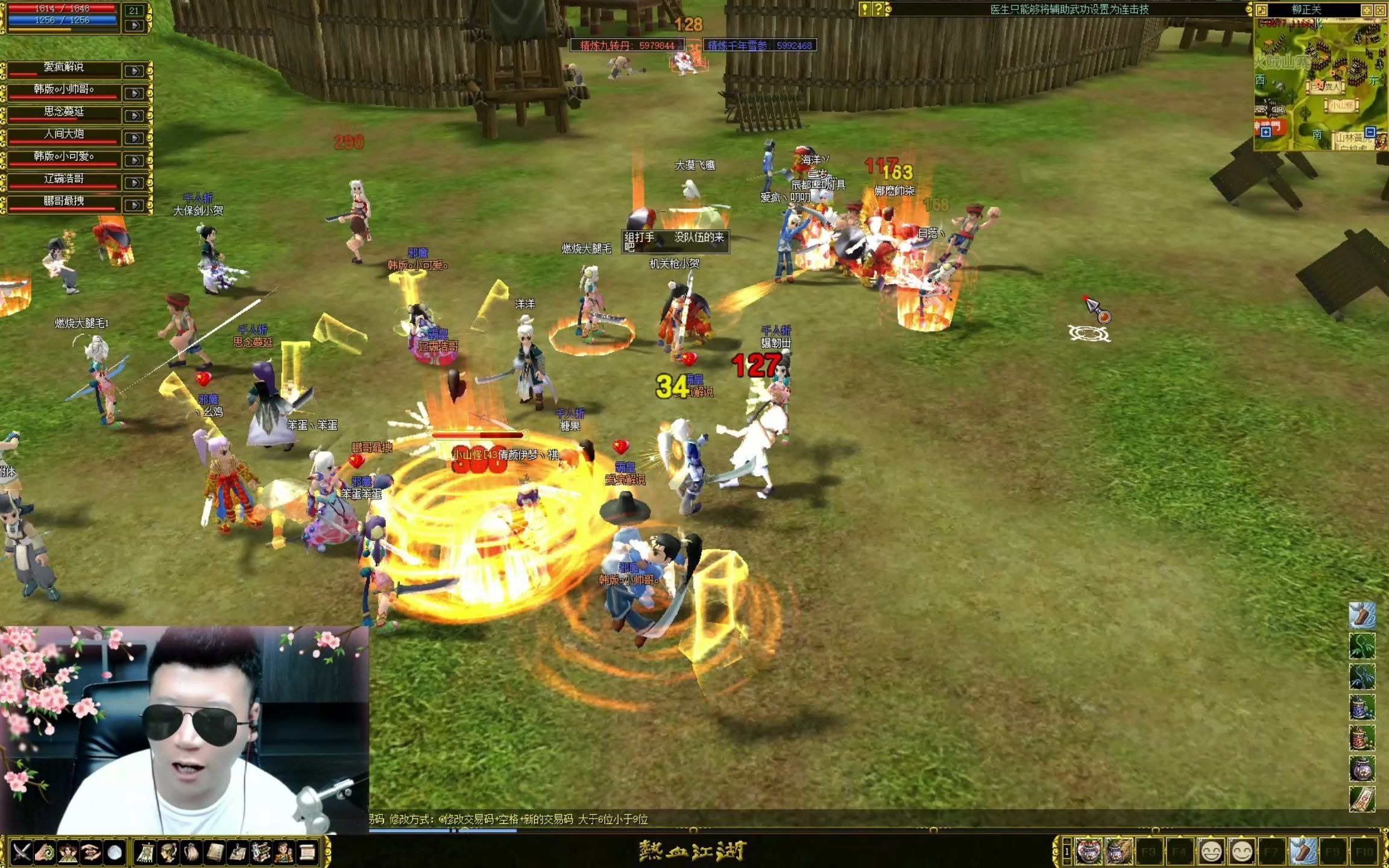Zoom in the minimap with the plus button
The height and width of the screenshot is (868, 1389).
coord(1265,132)
